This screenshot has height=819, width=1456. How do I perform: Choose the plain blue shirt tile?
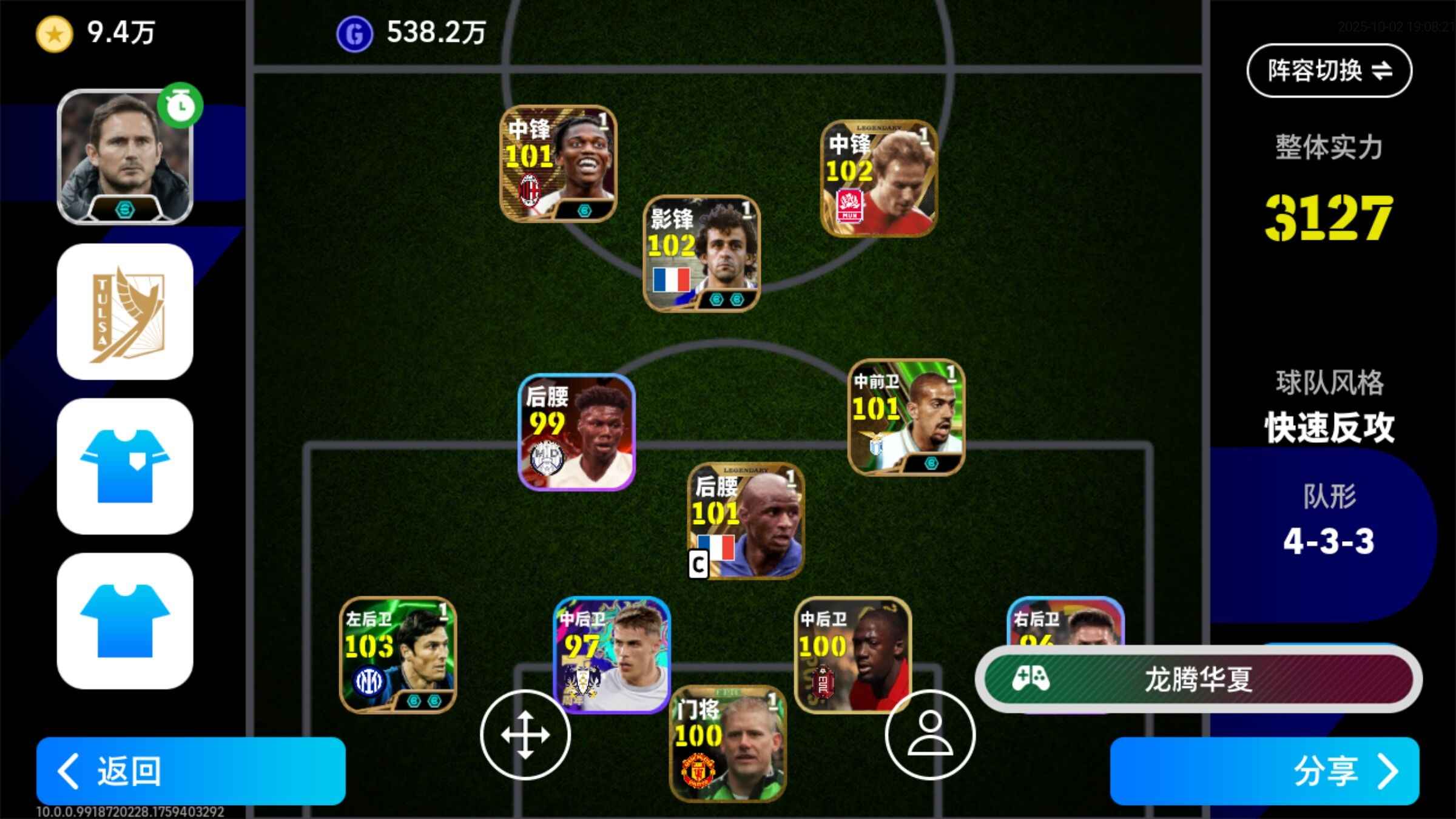(125, 621)
